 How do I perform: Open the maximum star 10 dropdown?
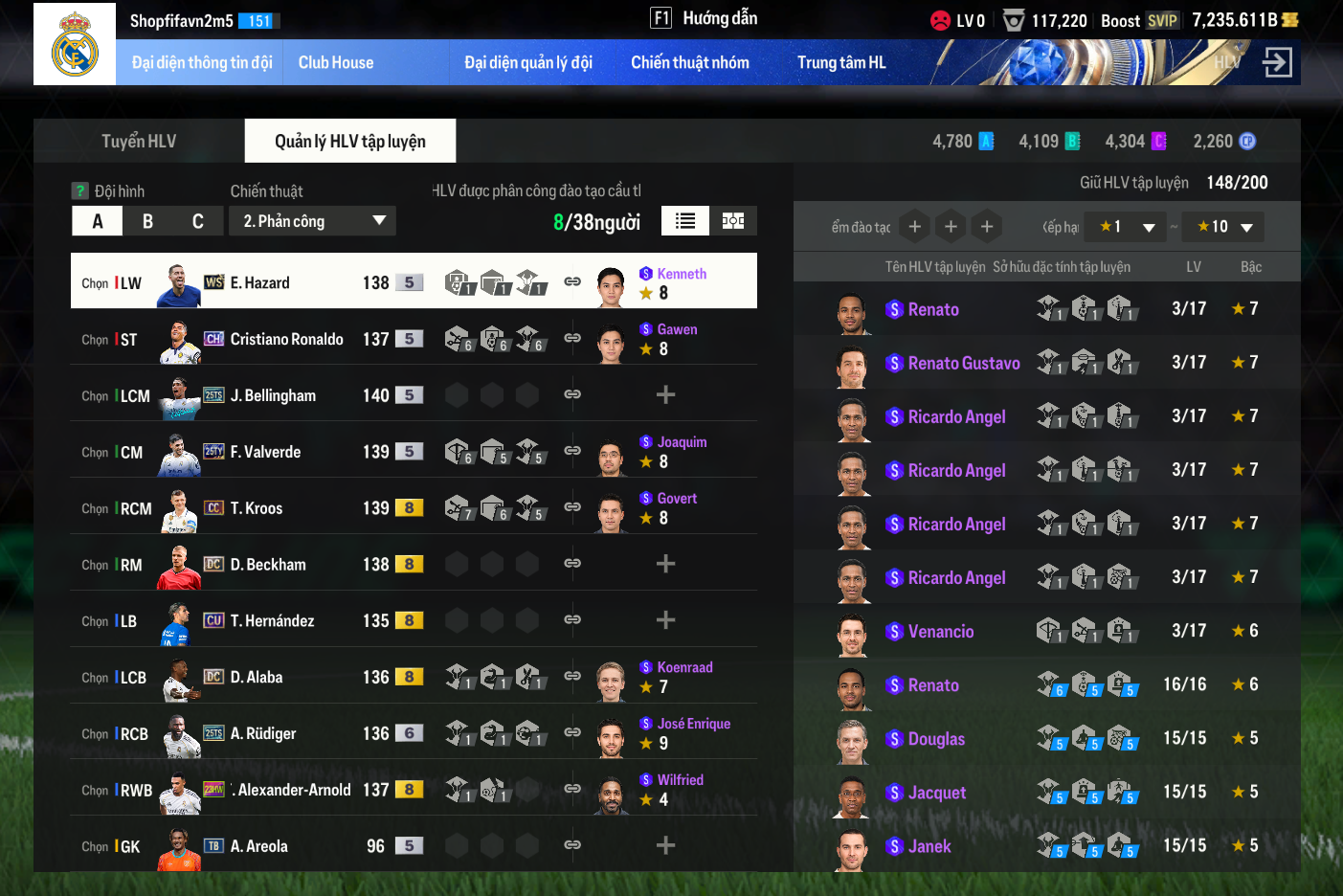click(1224, 227)
